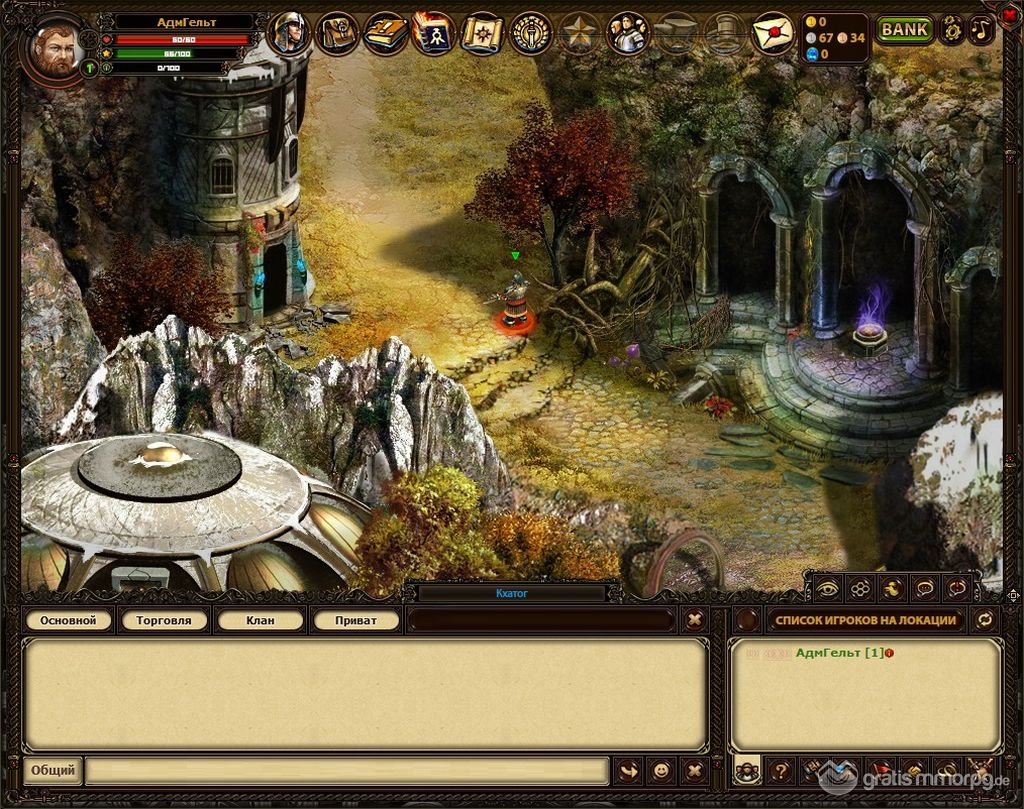This screenshot has width=1024, height=809.
Task: Open the parchment map scroll icon
Action: pyautogui.click(x=482, y=33)
